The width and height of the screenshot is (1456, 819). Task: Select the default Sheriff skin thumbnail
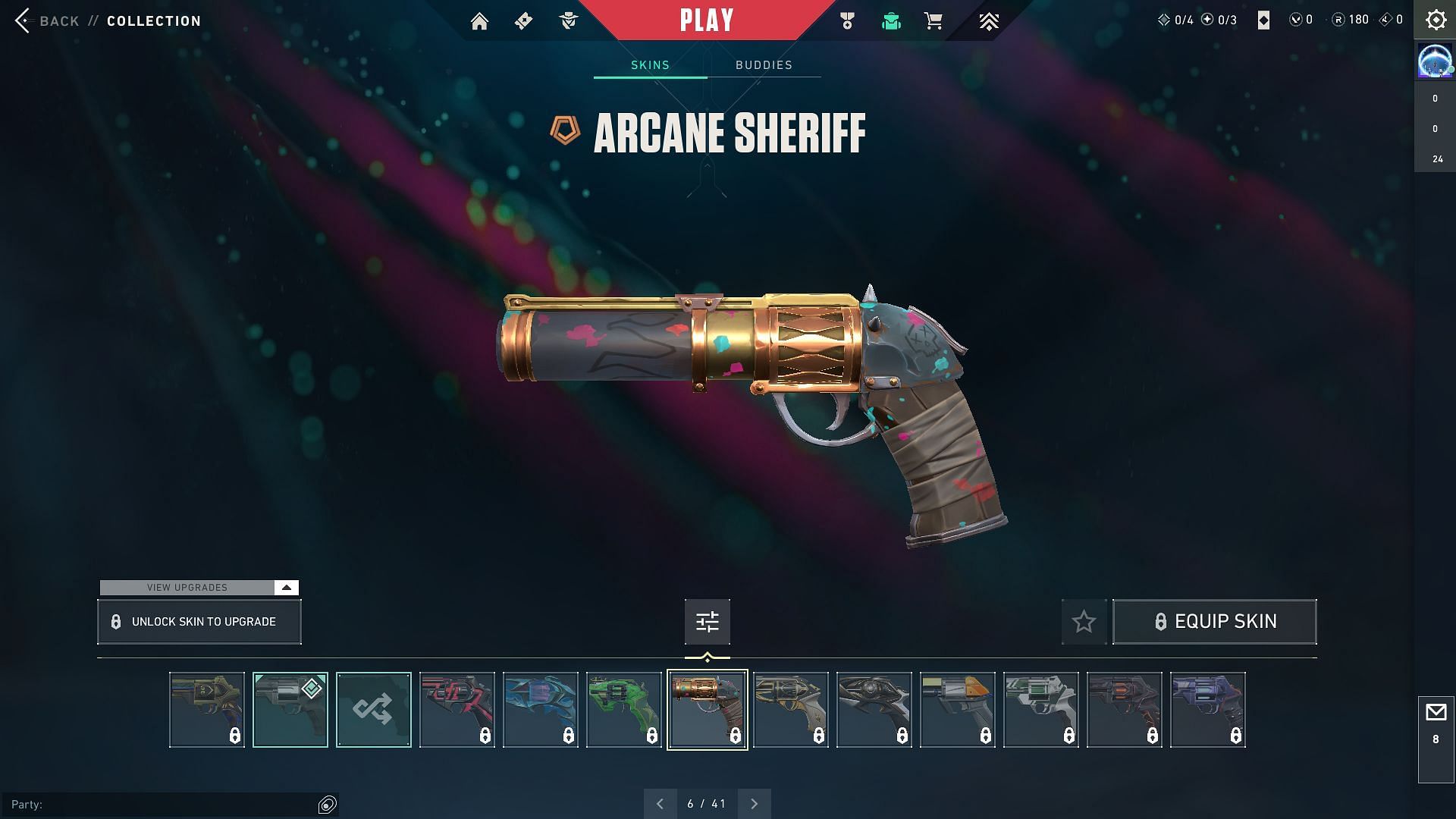pos(290,710)
